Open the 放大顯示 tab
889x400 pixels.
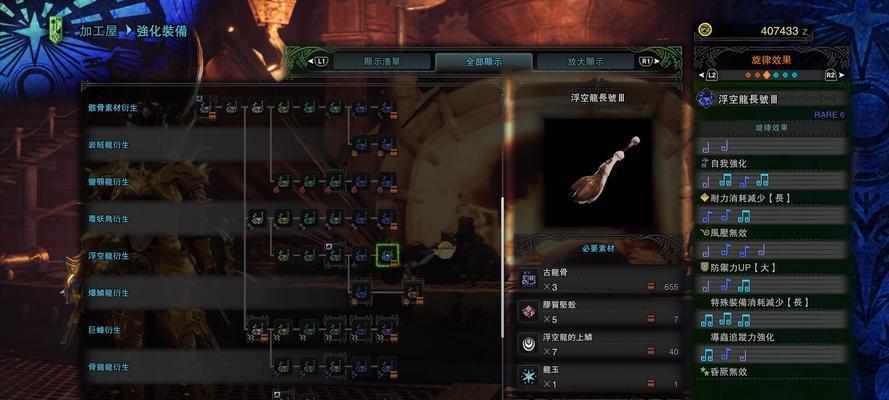(586, 61)
